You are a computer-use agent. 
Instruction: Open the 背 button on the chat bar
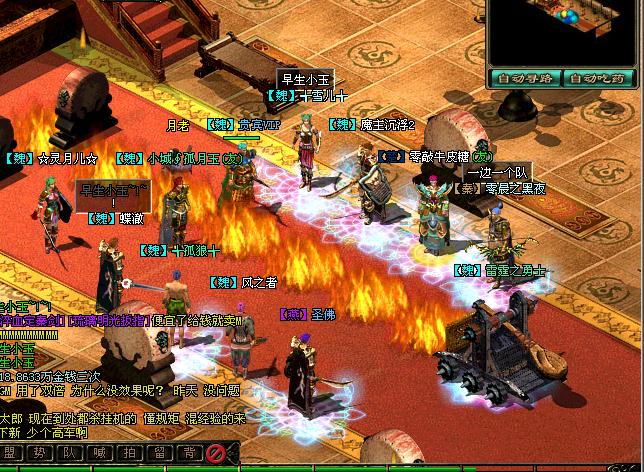pyautogui.click(x=185, y=454)
